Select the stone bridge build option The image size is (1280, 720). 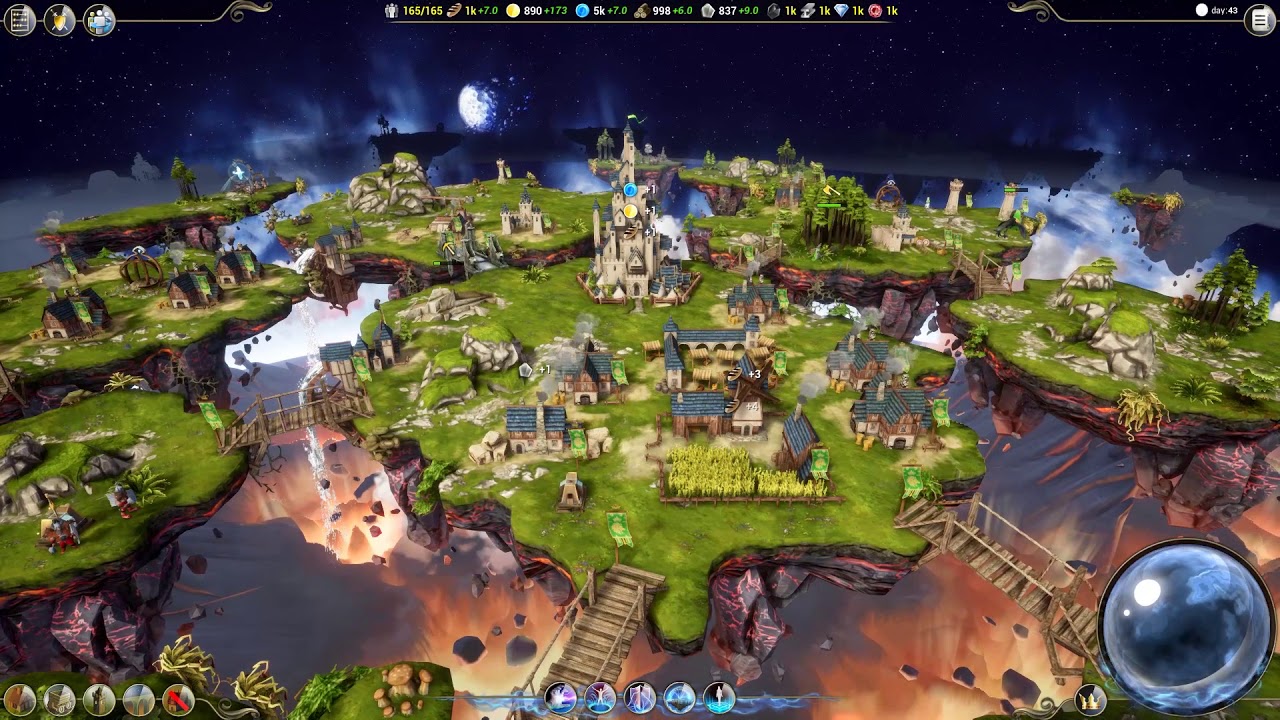pos(138,699)
